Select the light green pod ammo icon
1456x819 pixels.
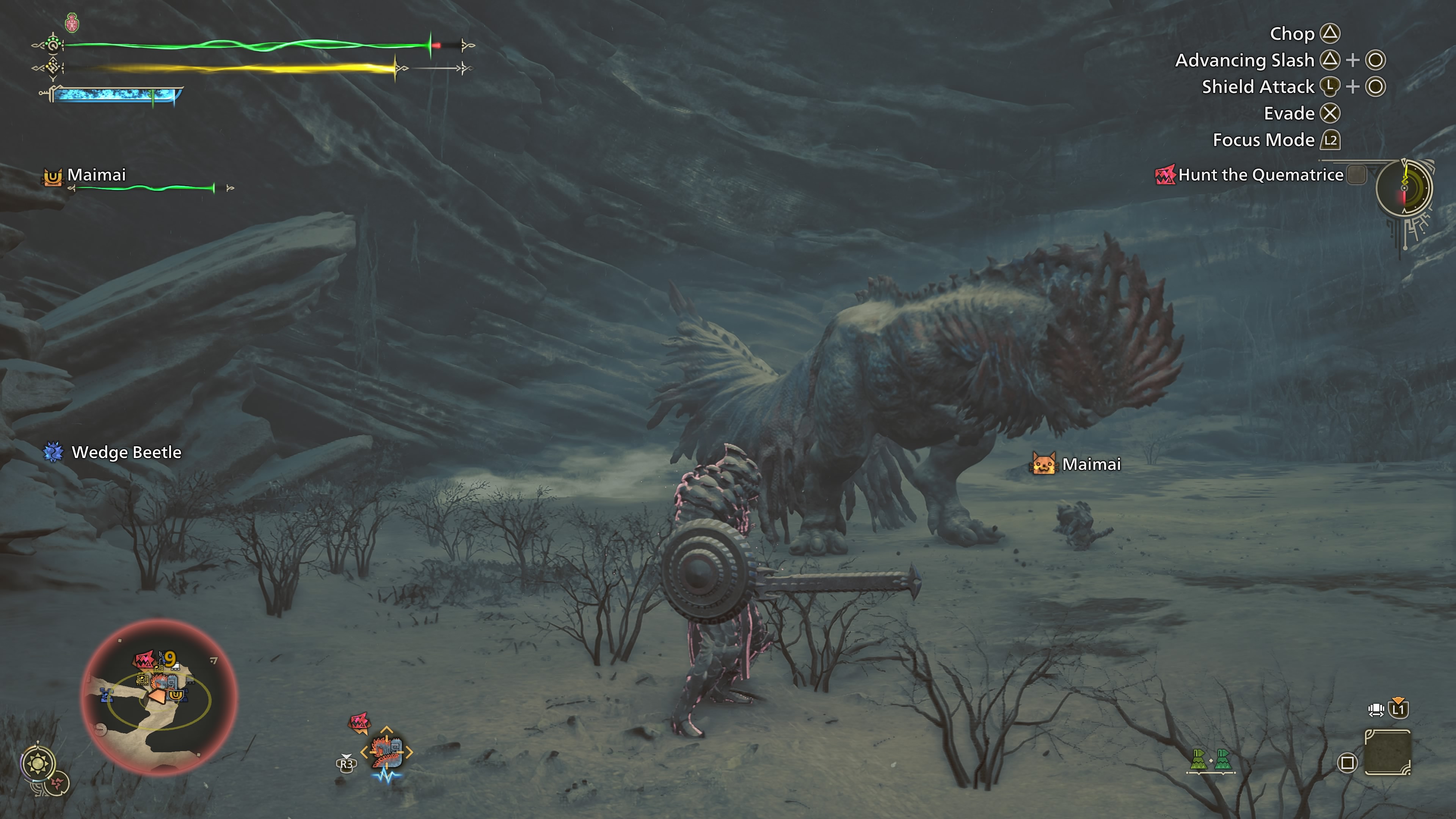pyautogui.click(x=1198, y=759)
